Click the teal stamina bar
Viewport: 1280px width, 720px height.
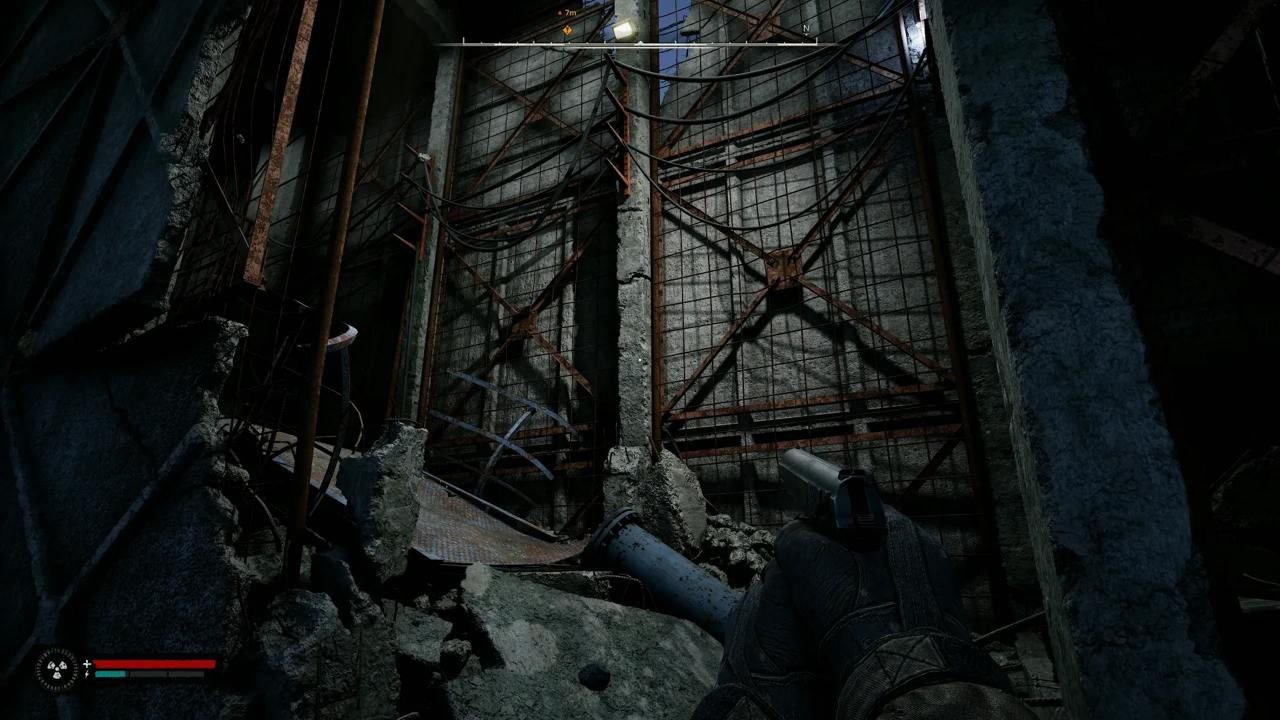tap(111, 674)
